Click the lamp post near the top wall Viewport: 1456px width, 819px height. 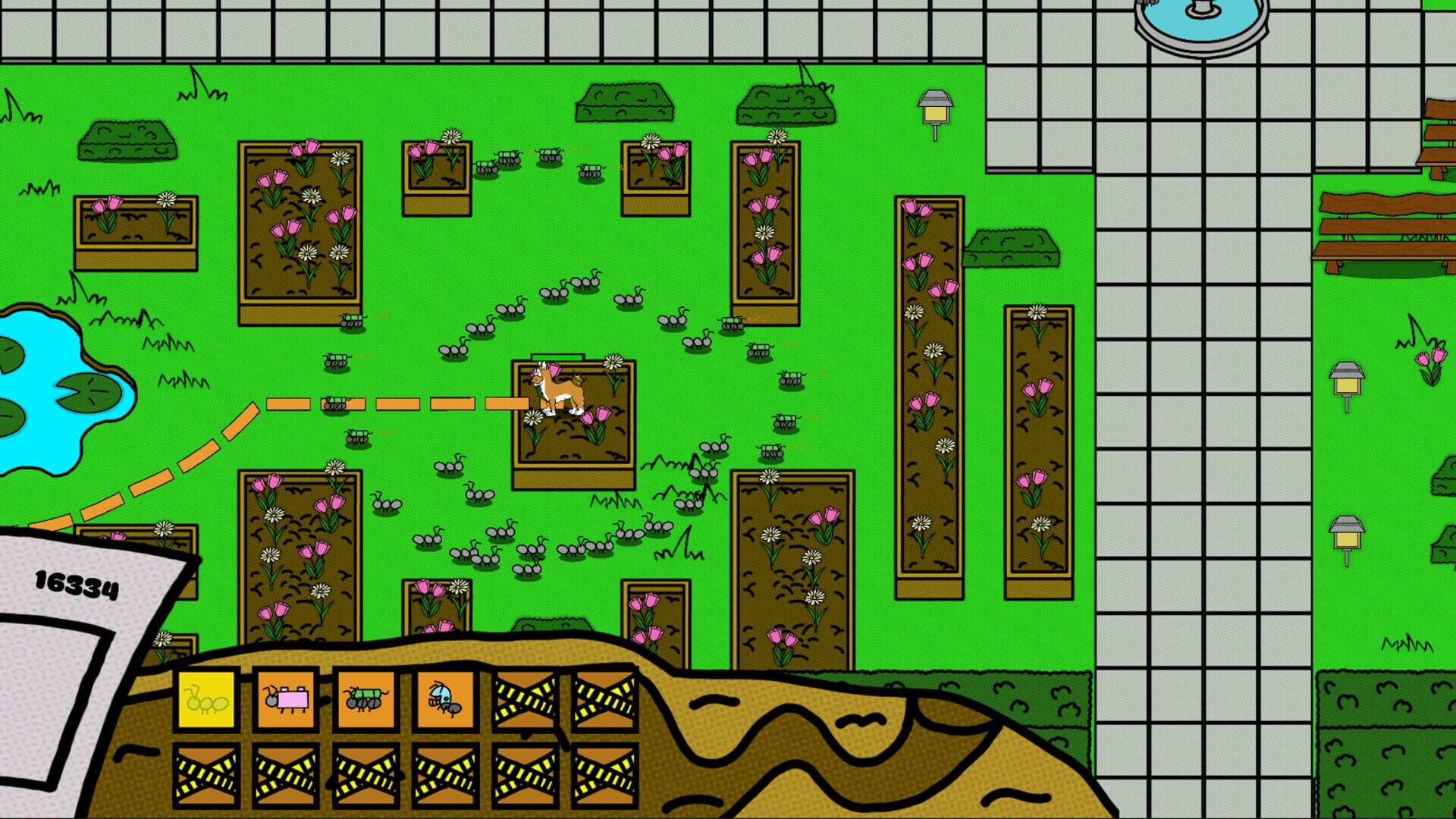tap(936, 110)
